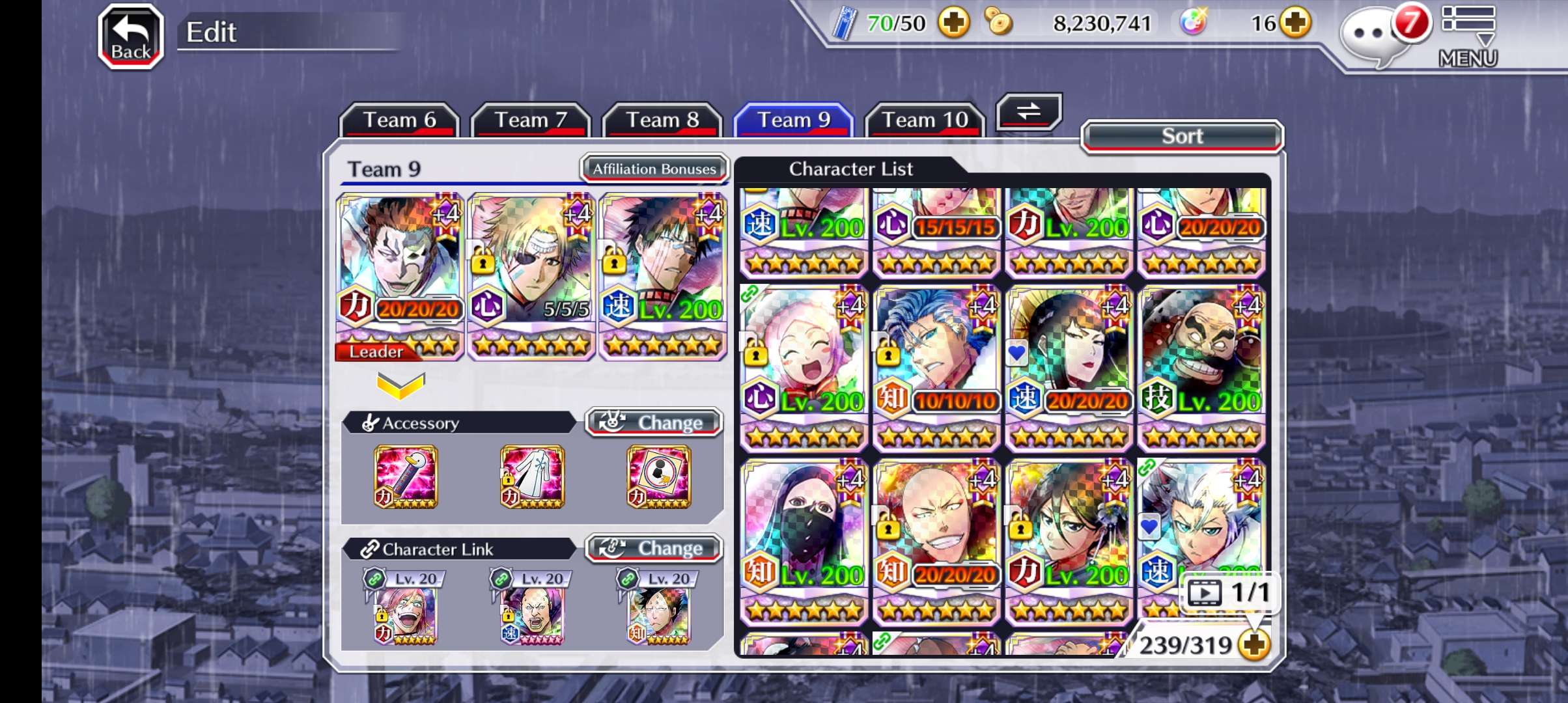Add more tickets with the plus button

(953, 23)
